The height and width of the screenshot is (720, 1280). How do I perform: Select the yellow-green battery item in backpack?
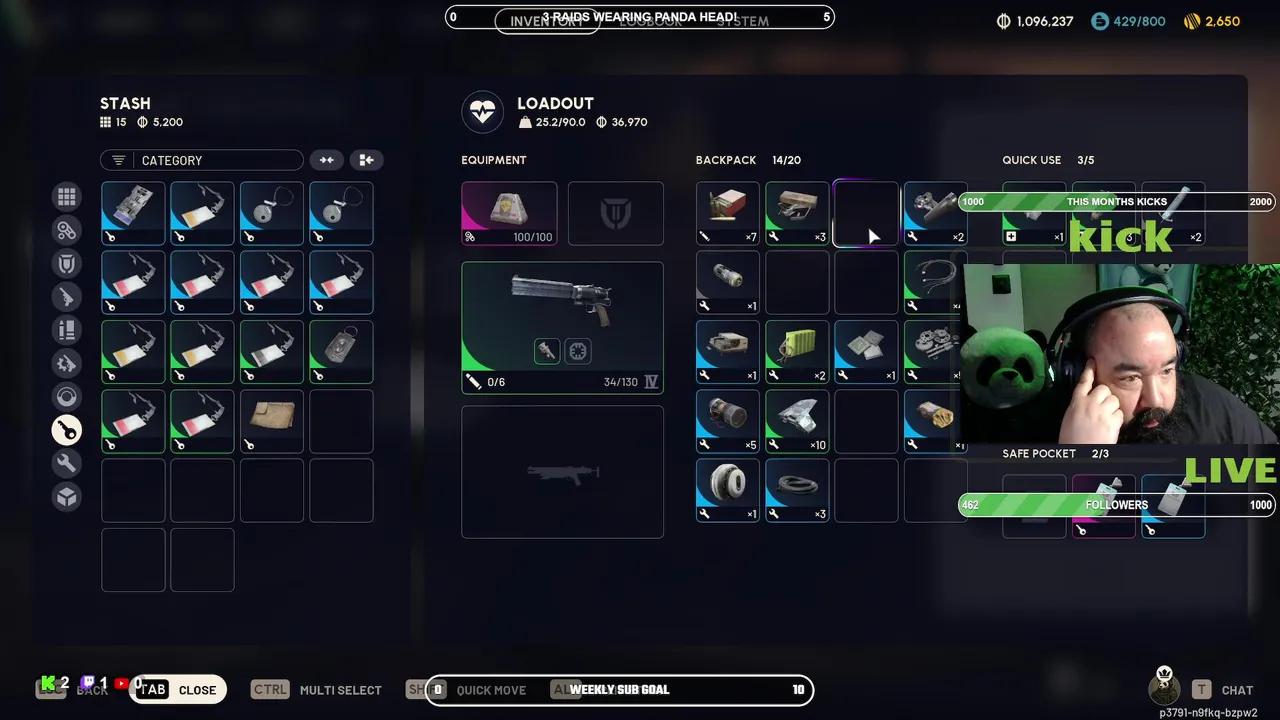[797, 351]
